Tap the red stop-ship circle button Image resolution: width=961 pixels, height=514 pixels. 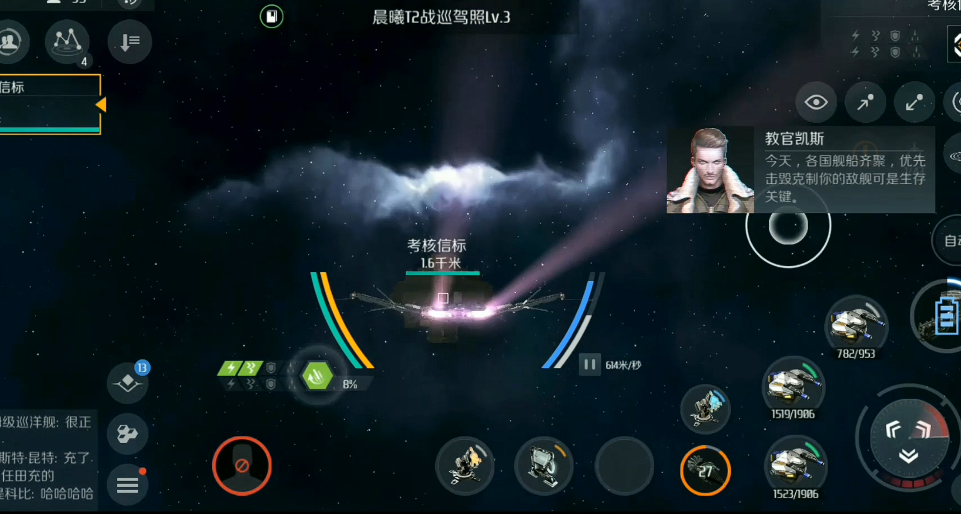(241, 466)
